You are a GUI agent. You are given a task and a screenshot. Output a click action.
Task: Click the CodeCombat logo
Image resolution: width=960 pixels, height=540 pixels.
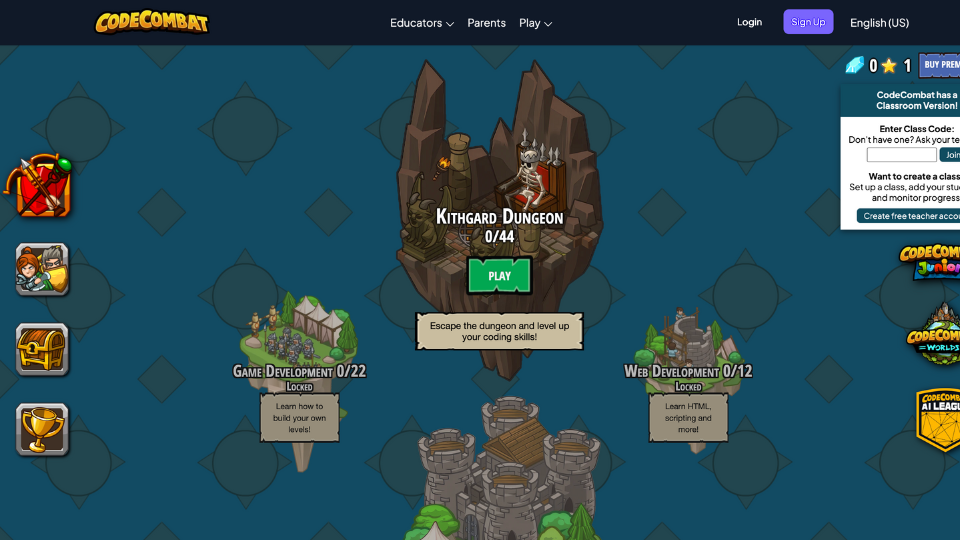click(152, 22)
